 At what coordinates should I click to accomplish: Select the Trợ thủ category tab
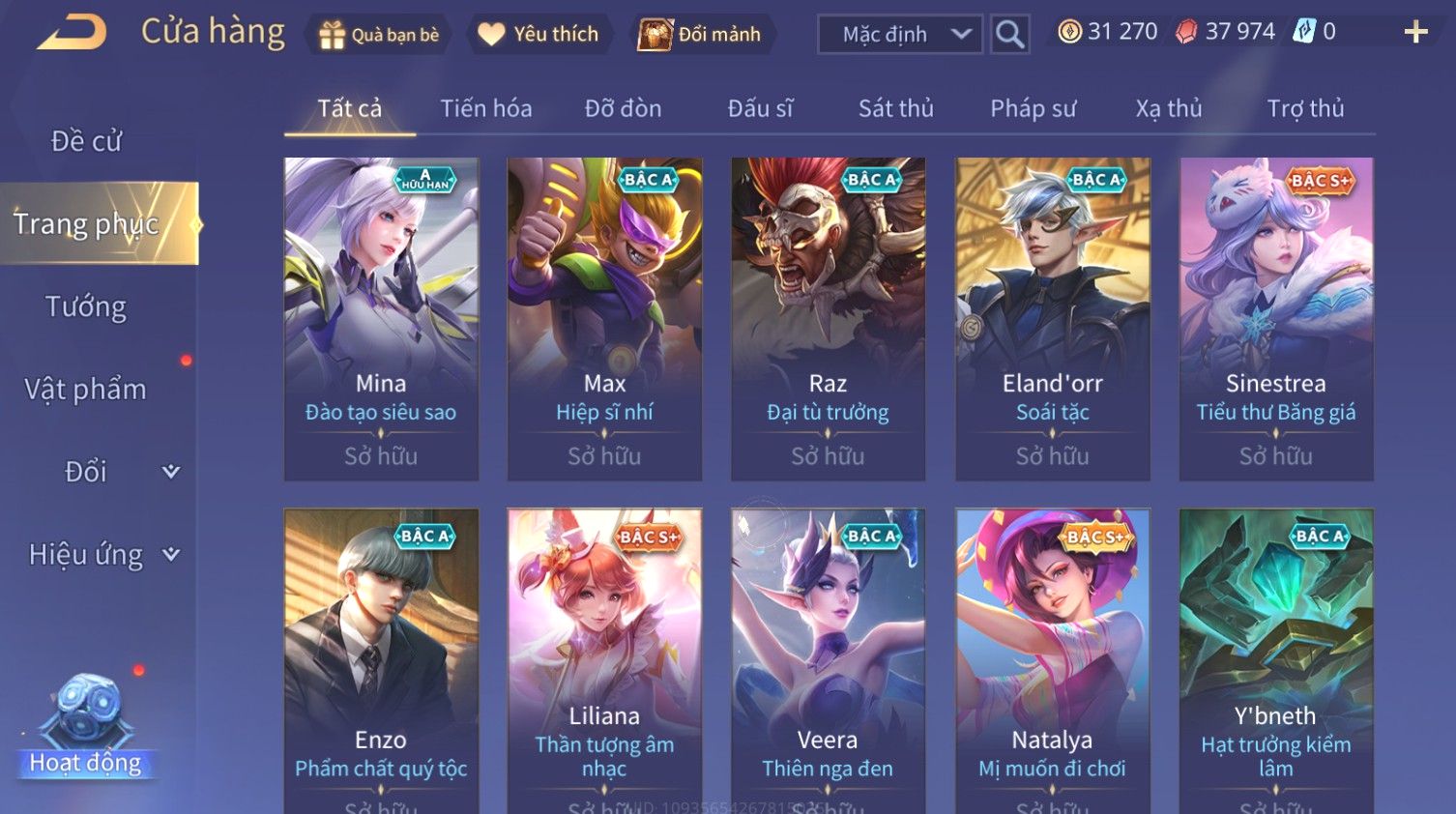tap(1305, 108)
